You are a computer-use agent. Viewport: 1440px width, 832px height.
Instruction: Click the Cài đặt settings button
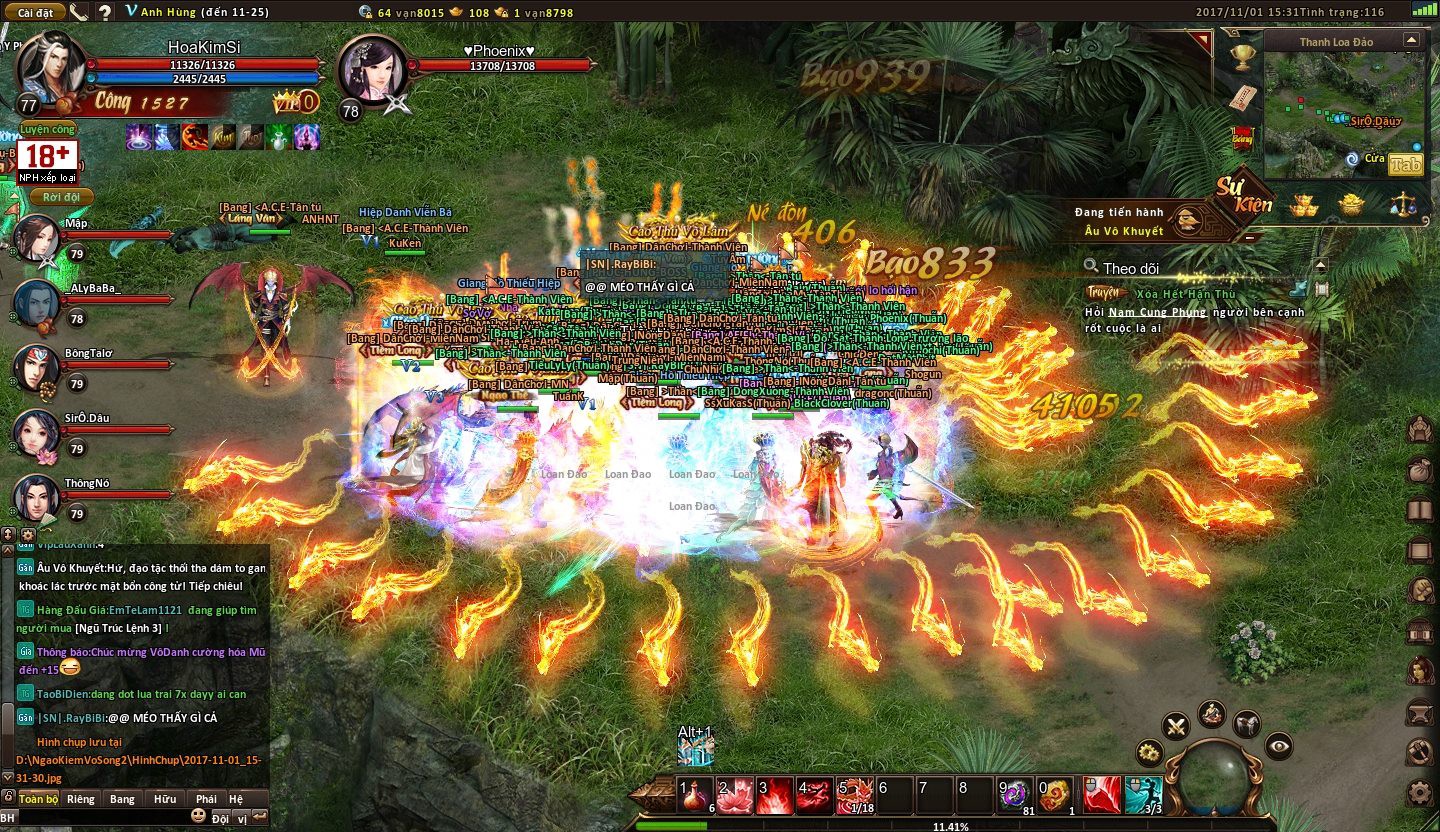[x=35, y=12]
